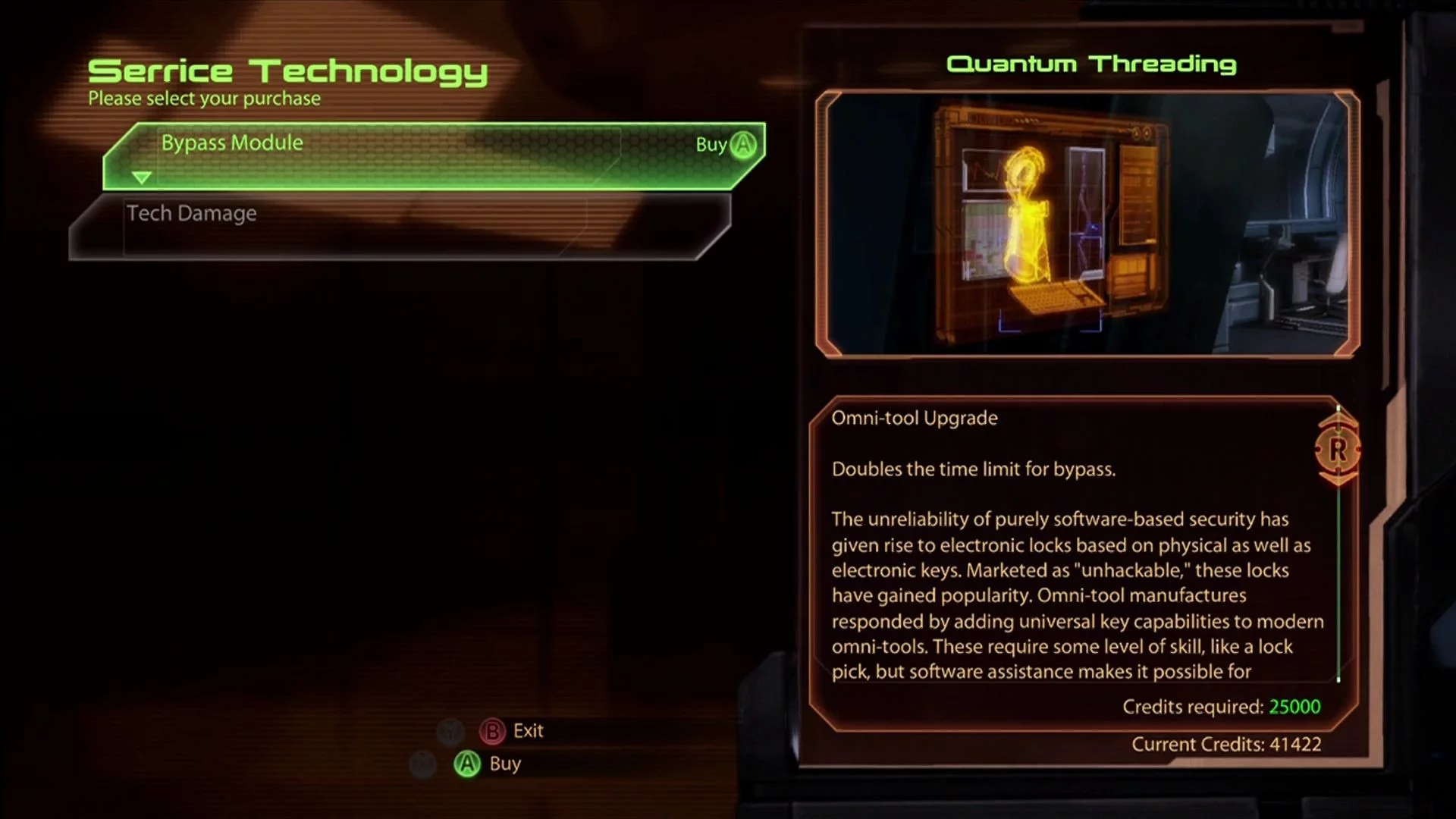1456x819 pixels.
Task: Click the Serrice Technology header logo text
Action: tap(288, 71)
